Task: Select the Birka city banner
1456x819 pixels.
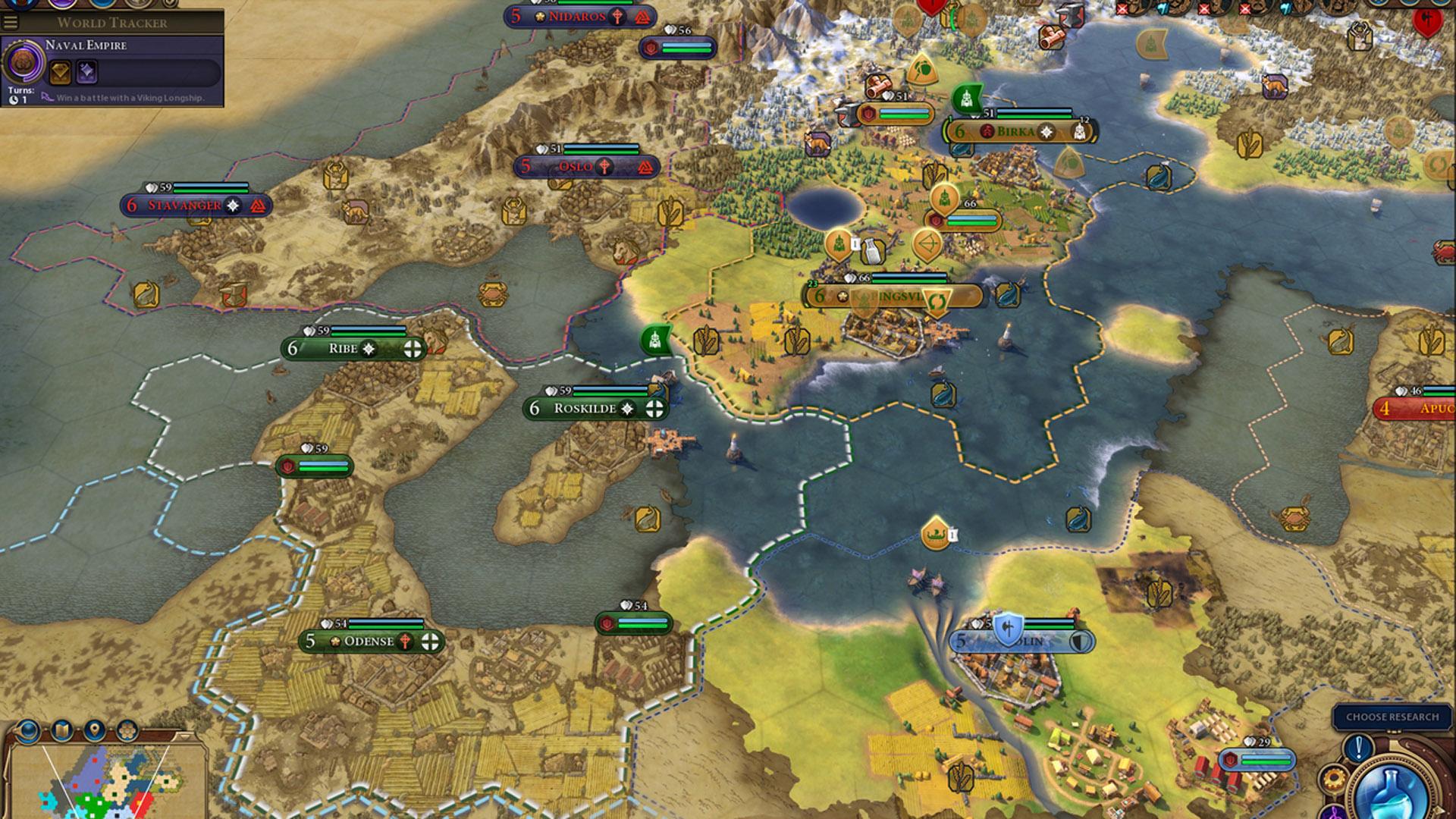Action: click(x=1015, y=131)
